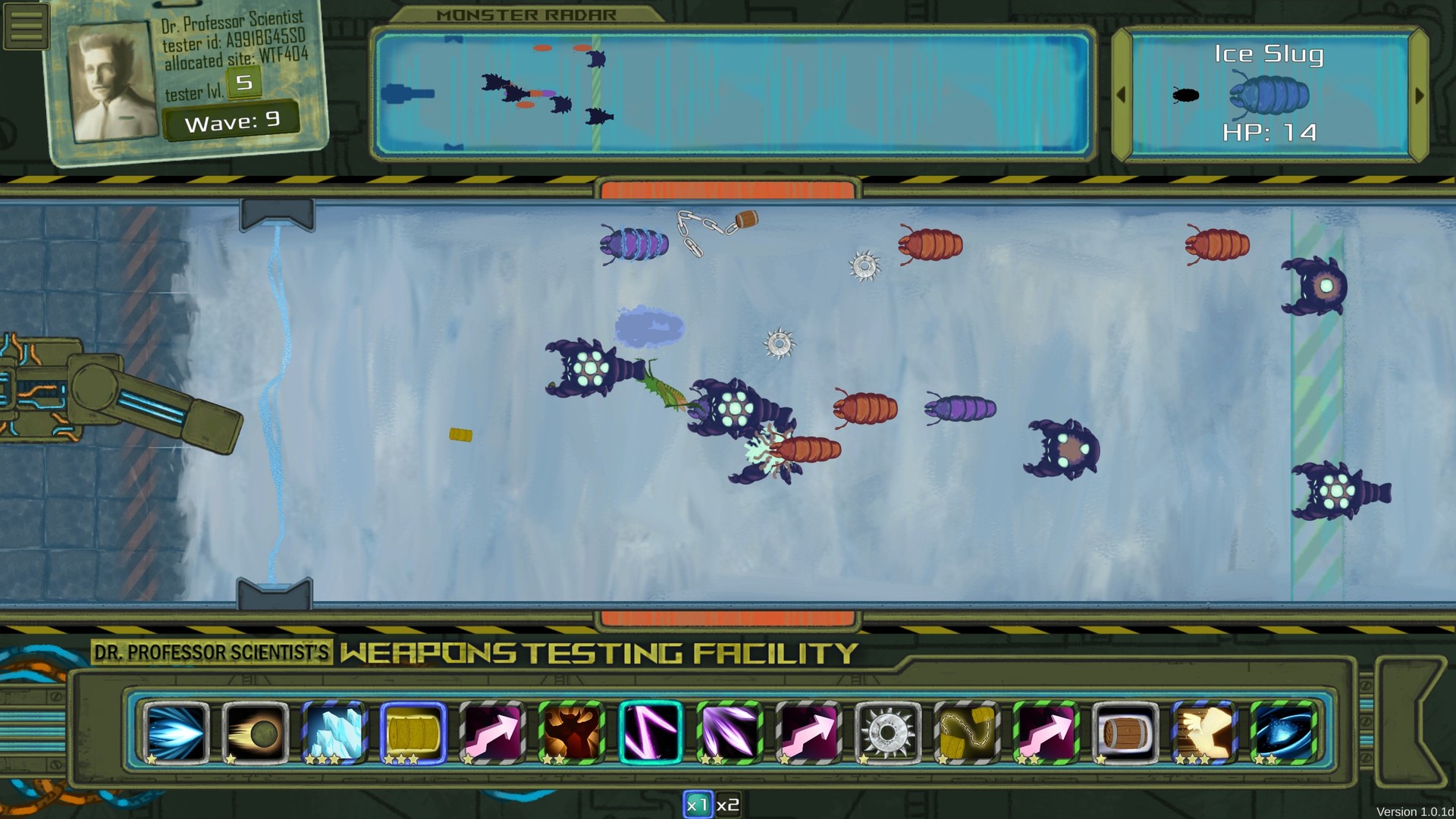Toggle the purple blades weapon
The height and width of the screenshot is (819, 1456).
click(x=728, y=733)
